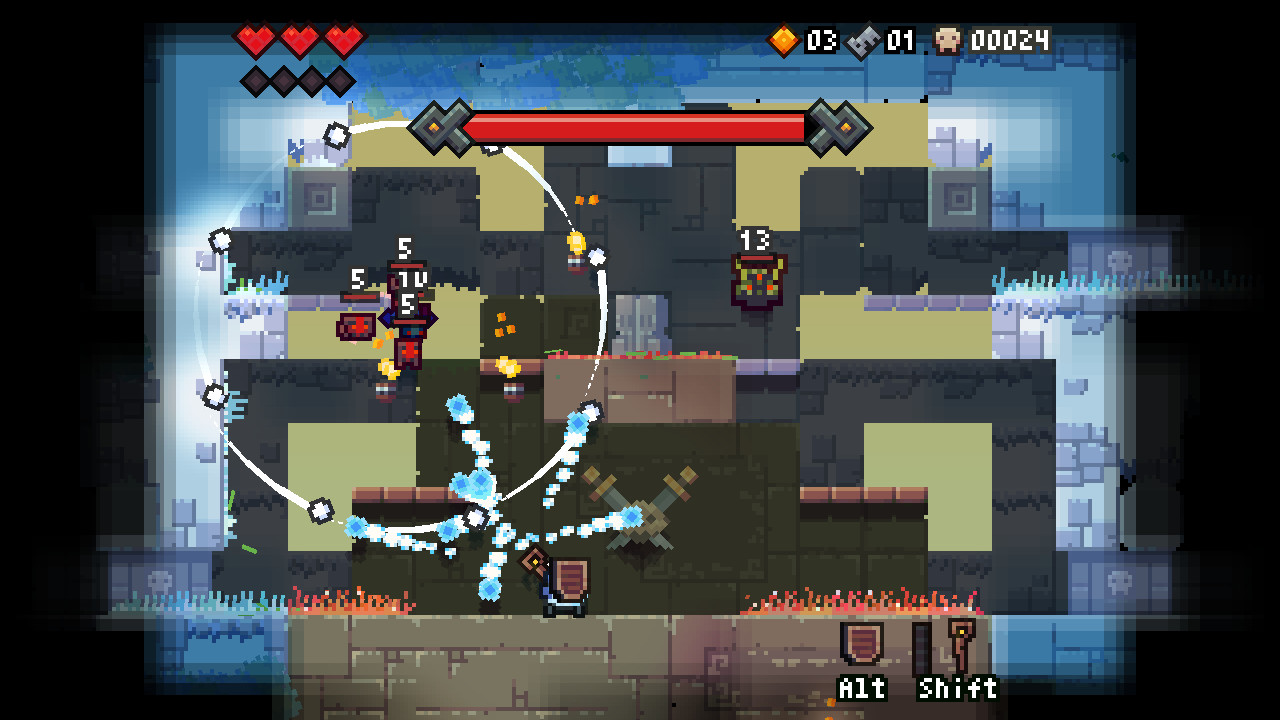This screenshot has height=720, width=1280.
Task: Click the first red heart in health display
Action: (x=258, y=40)
